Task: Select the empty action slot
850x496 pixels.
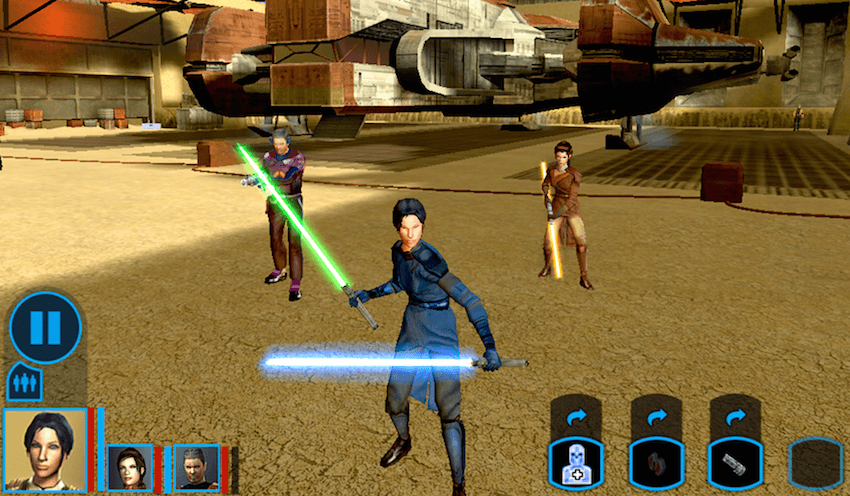Action: (x=815, y=463)
